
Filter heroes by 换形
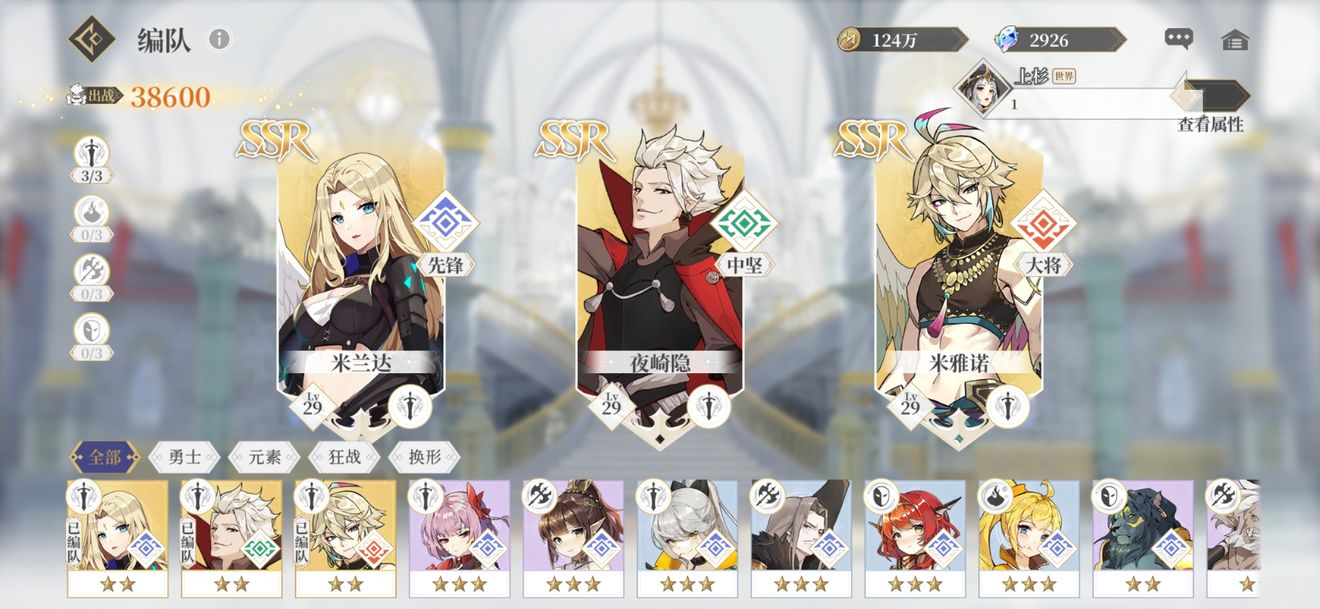(x=423, y=458)
